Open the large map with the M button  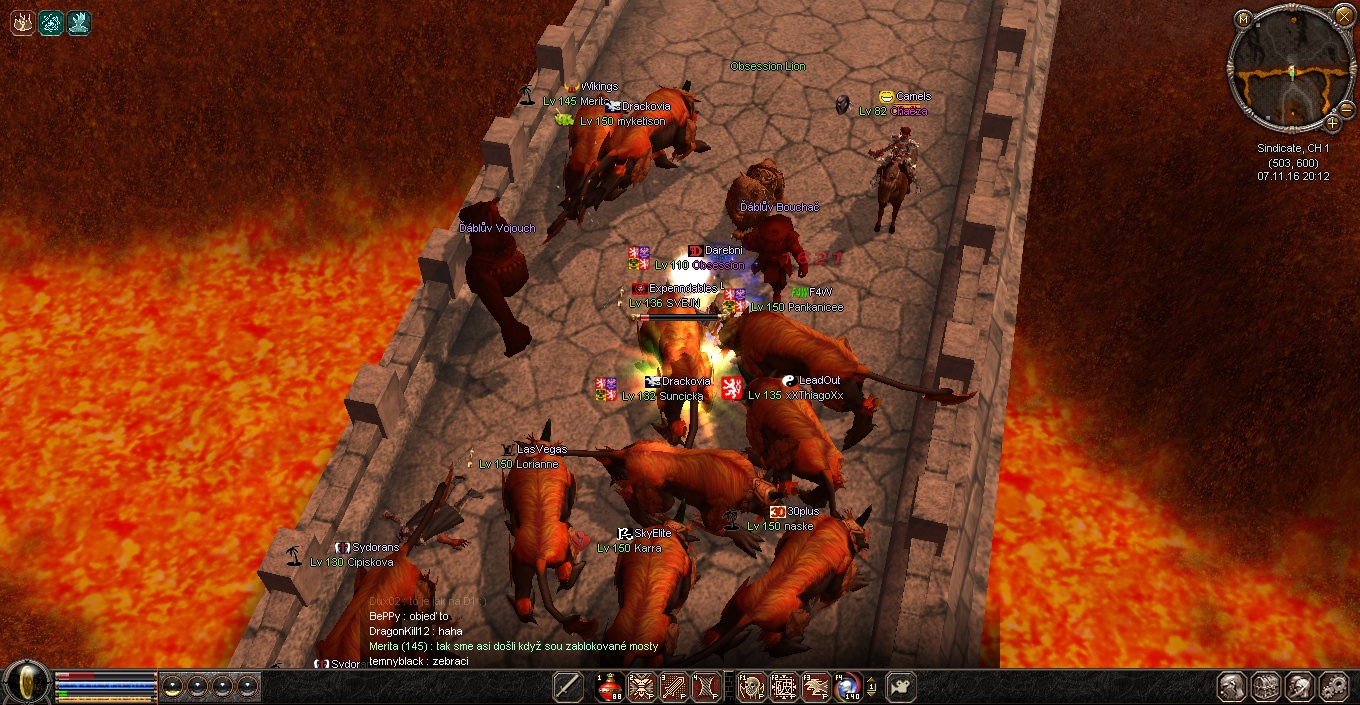click(x=1242, y=18)
